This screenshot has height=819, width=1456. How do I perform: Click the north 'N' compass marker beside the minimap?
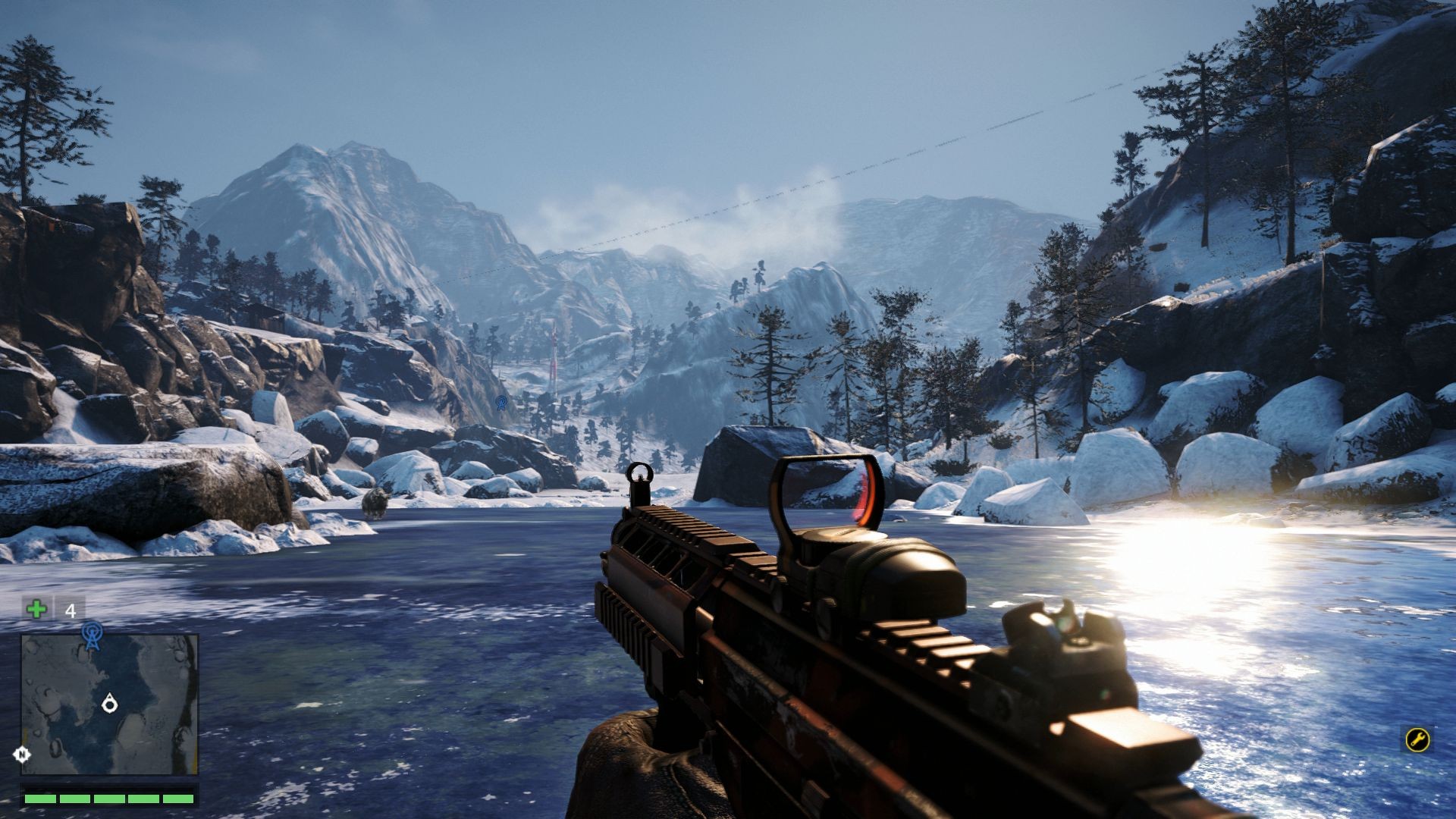[22, 752]
